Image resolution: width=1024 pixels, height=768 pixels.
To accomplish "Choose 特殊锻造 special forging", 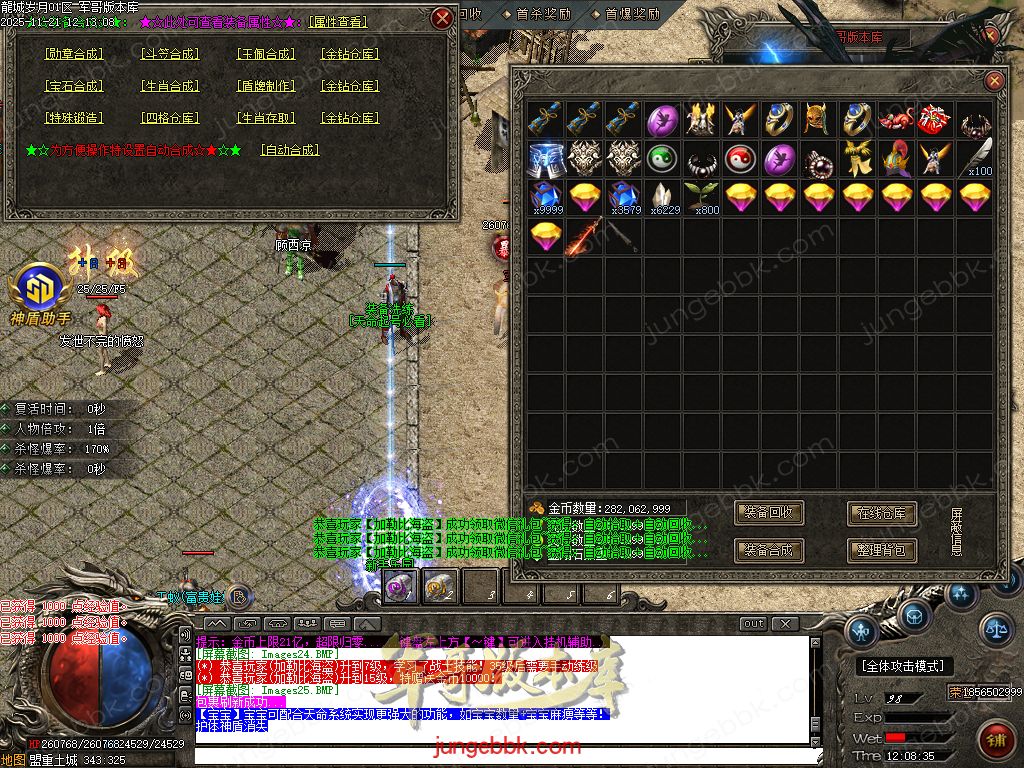I will click(75, 118).
